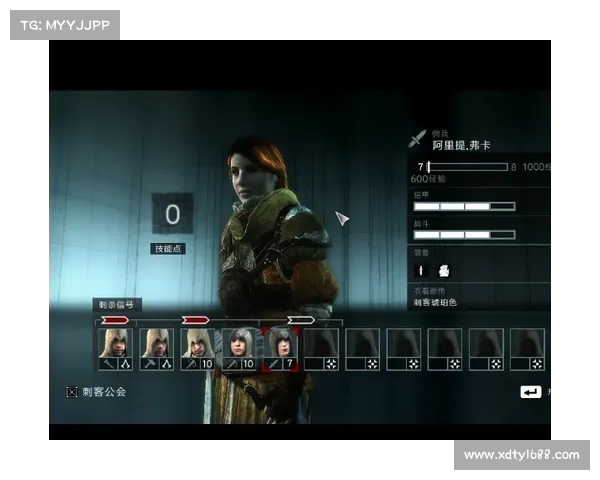Click the armor equipment icon
This screenshot has width=600, height=480.
tap(444, 270)
